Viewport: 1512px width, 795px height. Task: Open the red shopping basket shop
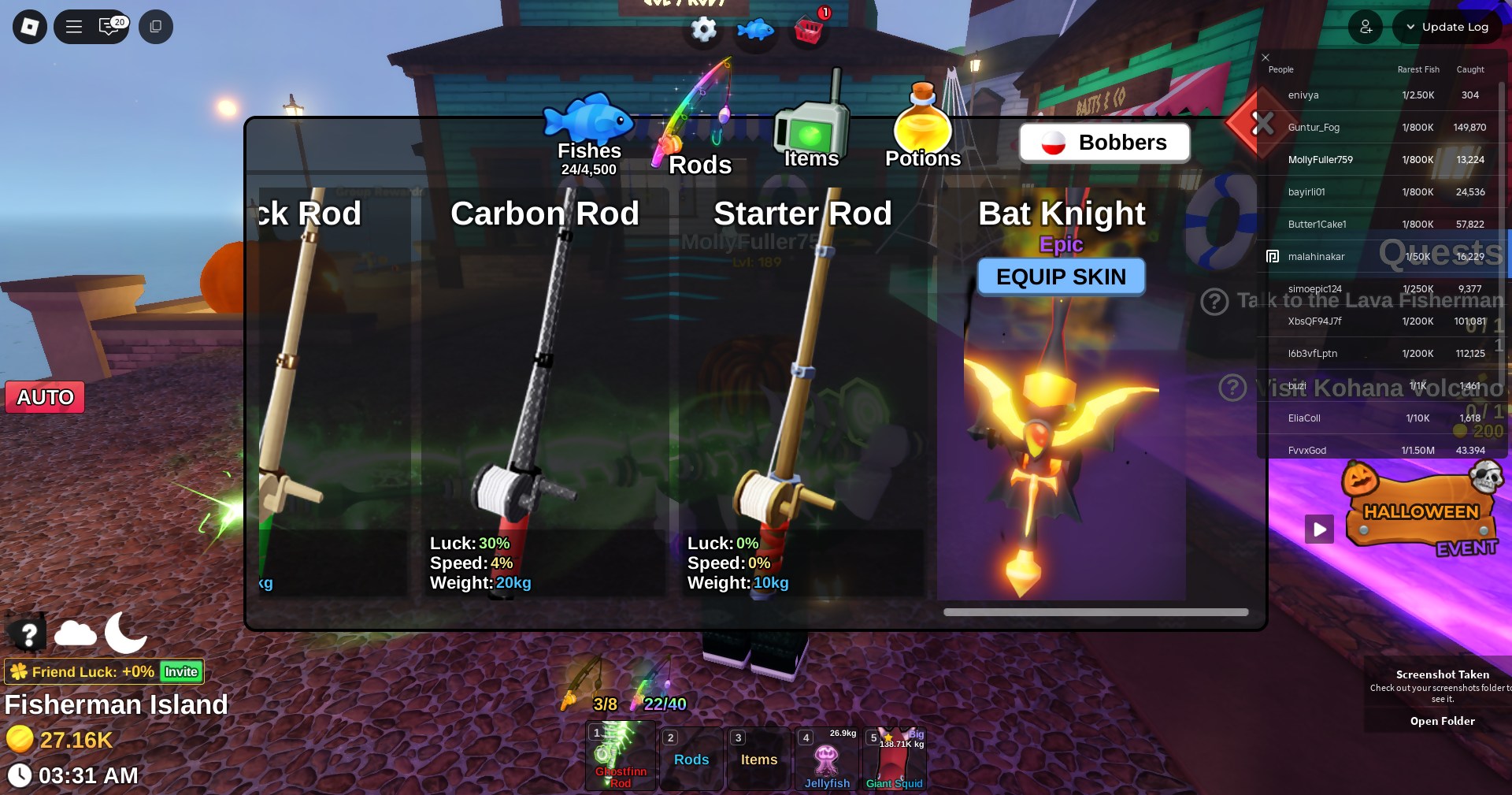(808, 30)
